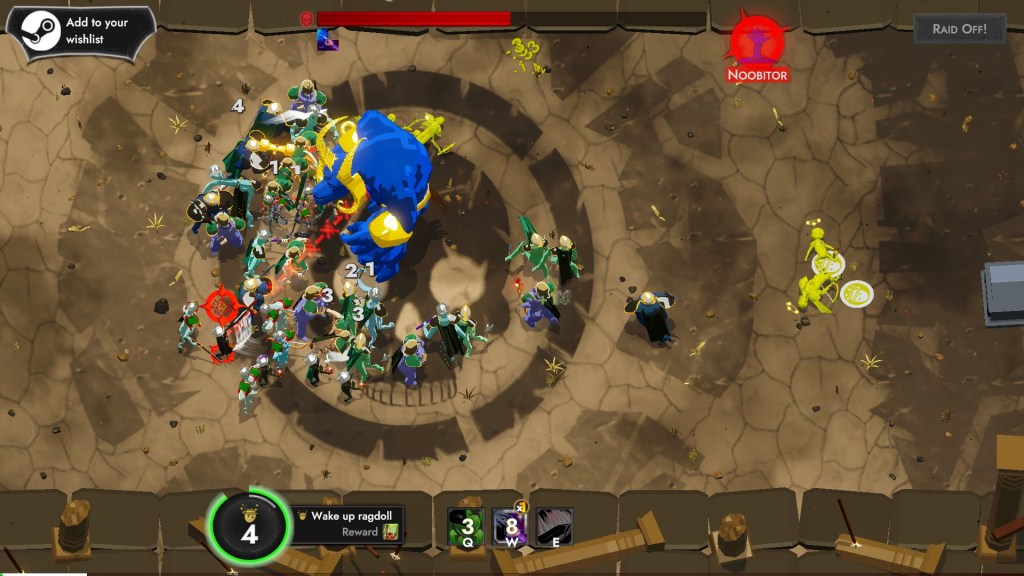Activate the green Q ability

466,526
